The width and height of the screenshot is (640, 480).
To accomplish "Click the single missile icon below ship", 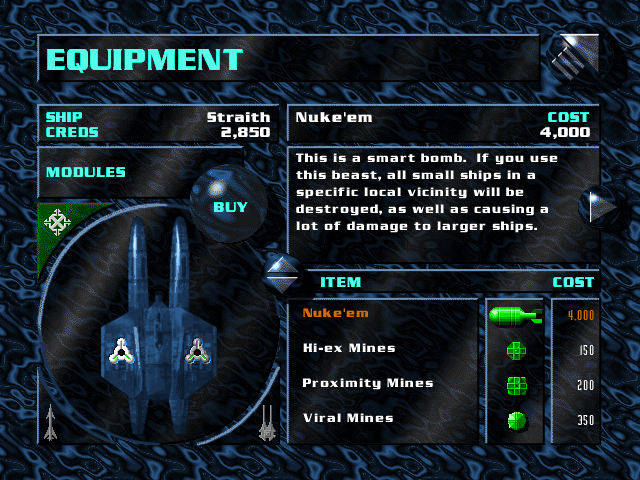I will pos(50,423).
